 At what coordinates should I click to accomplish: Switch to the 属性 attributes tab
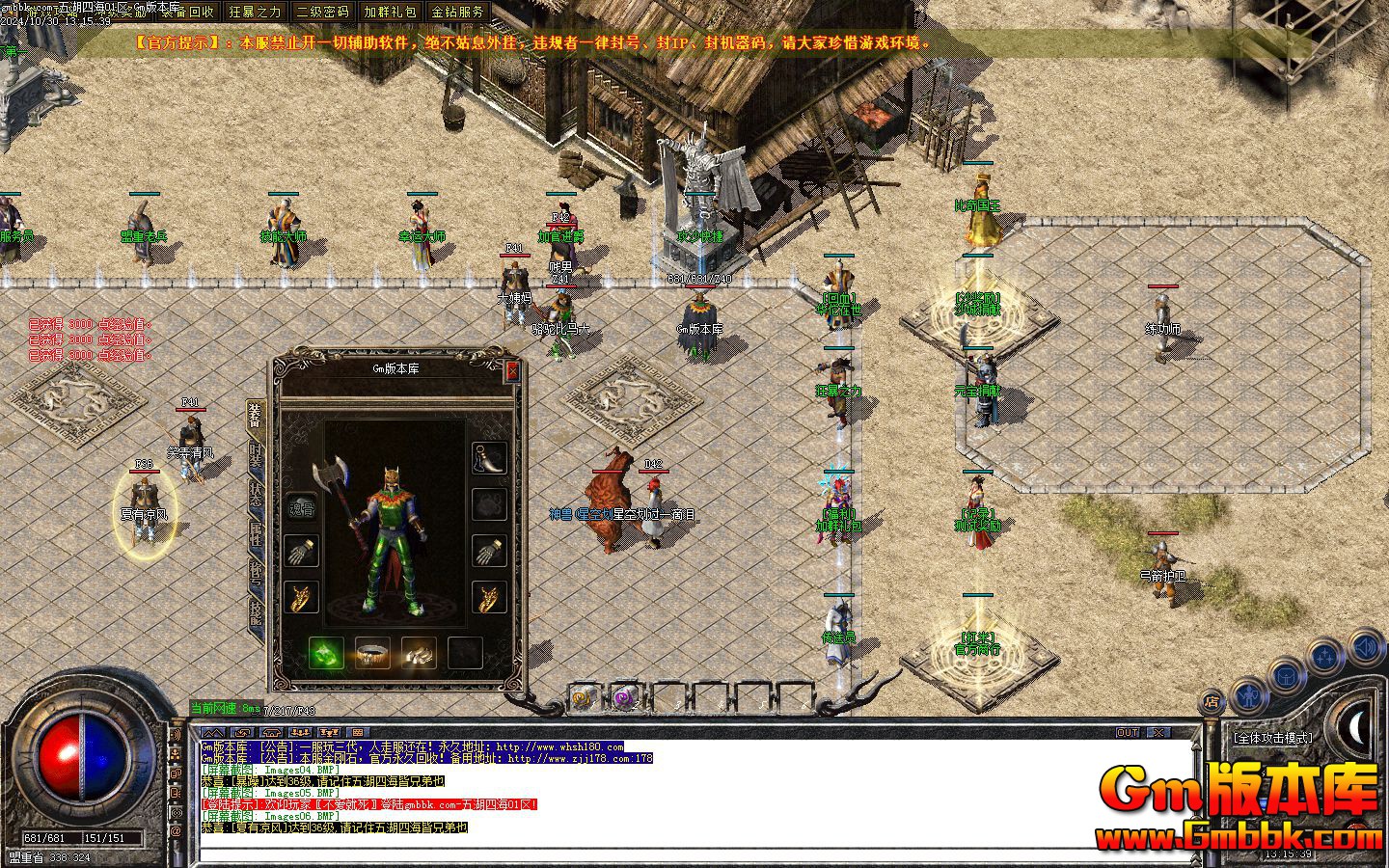tap(256, 534)
